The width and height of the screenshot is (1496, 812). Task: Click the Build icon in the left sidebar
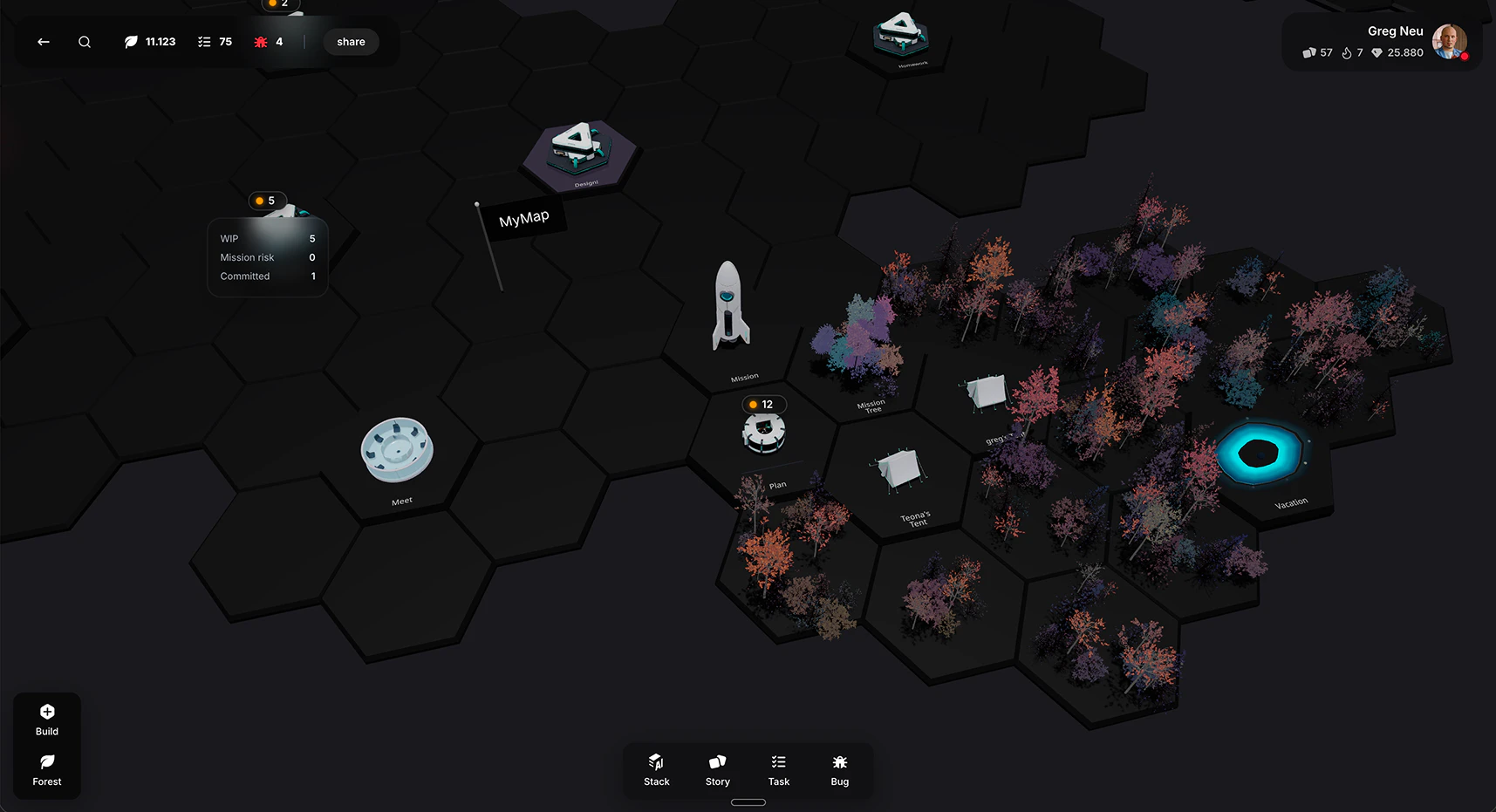(46, 710)
